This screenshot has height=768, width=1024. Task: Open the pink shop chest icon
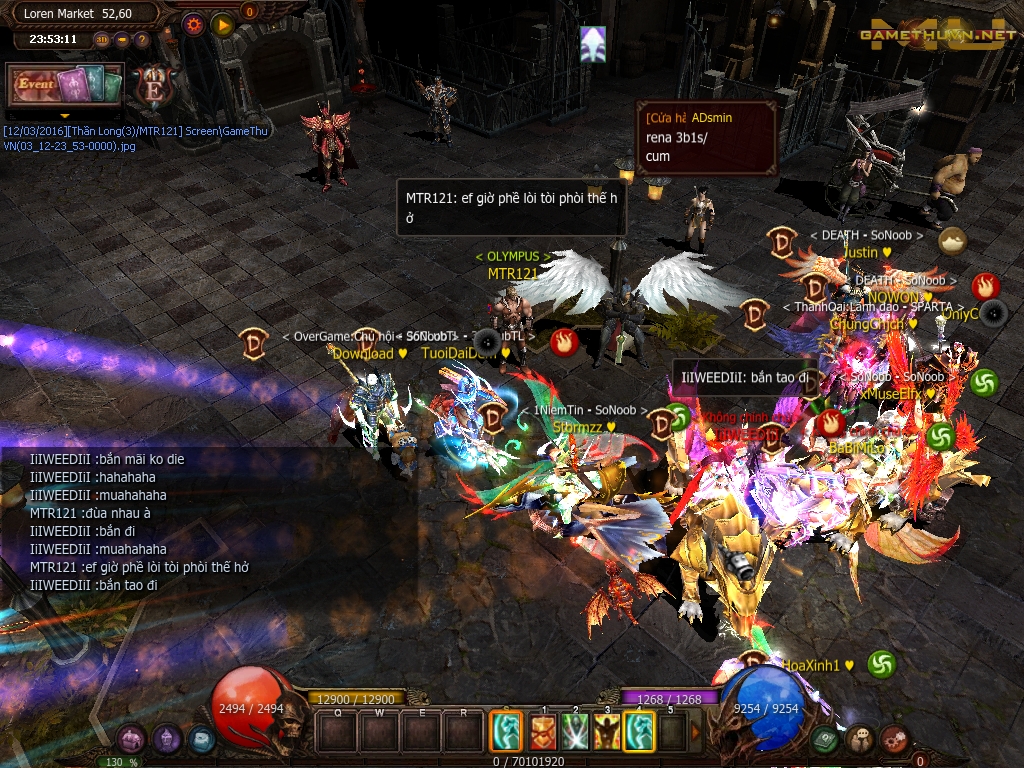131,740
